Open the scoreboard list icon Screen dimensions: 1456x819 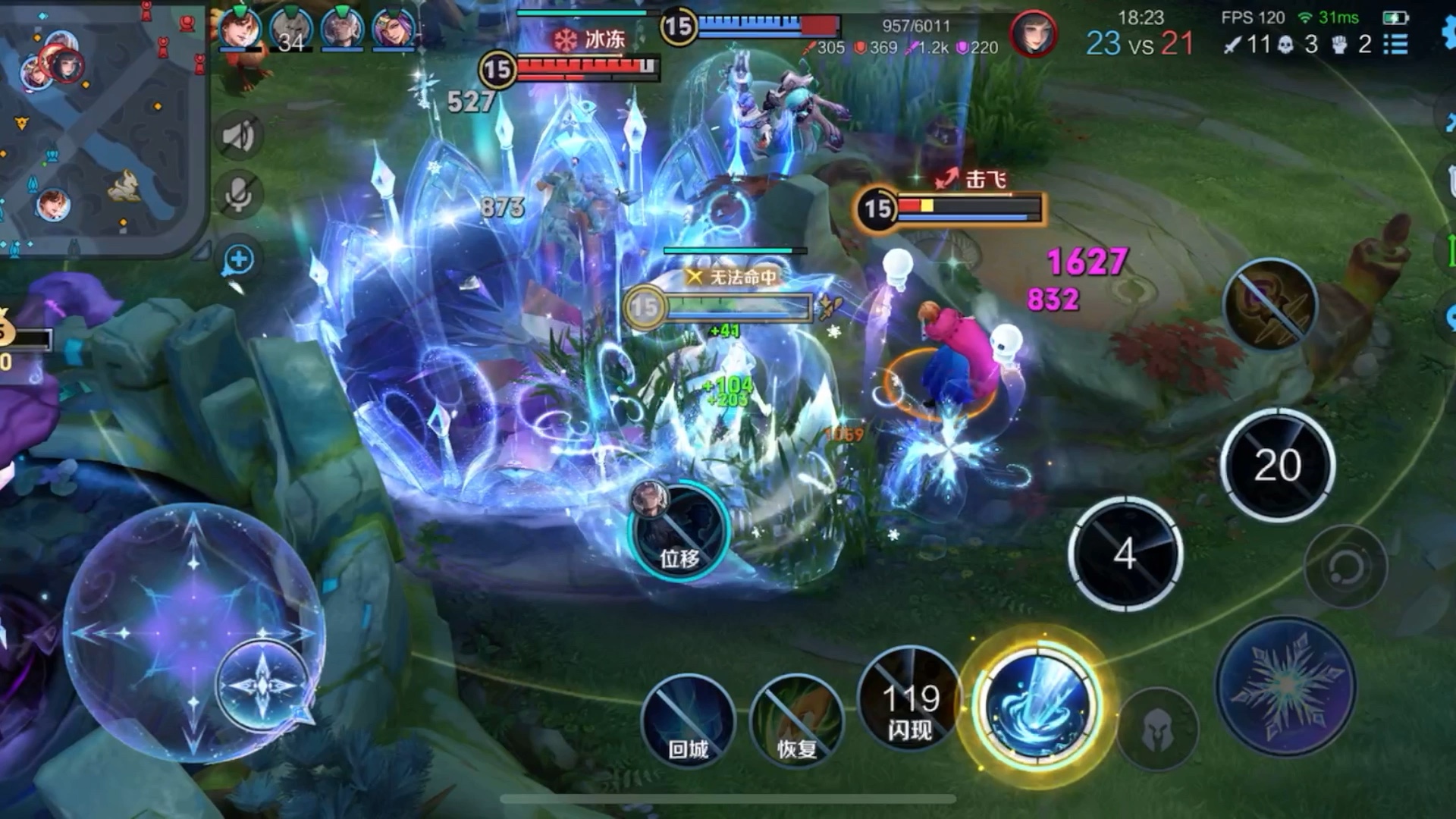point(1395,45)
